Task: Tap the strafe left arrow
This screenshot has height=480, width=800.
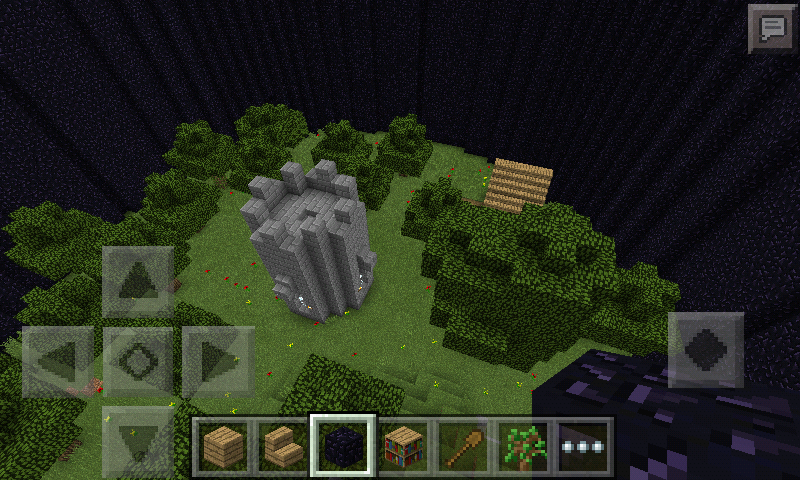Action: (58, 359)
